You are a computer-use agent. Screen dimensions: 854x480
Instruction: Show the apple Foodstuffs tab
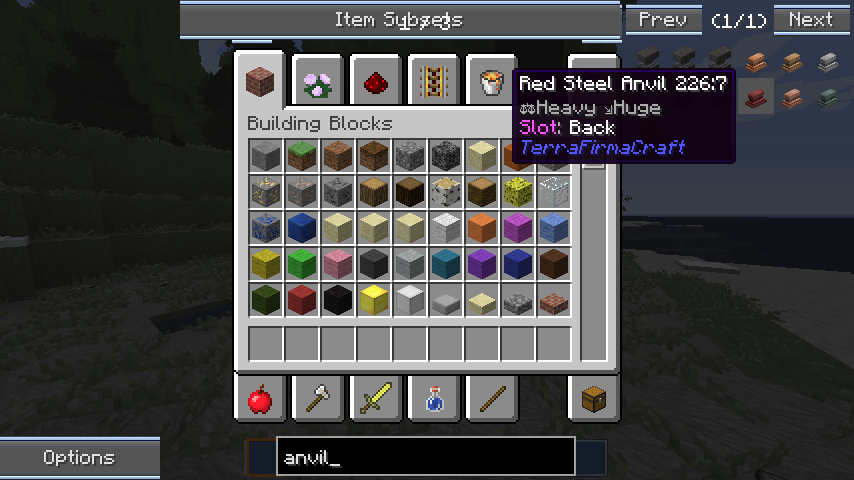(260, 401)
